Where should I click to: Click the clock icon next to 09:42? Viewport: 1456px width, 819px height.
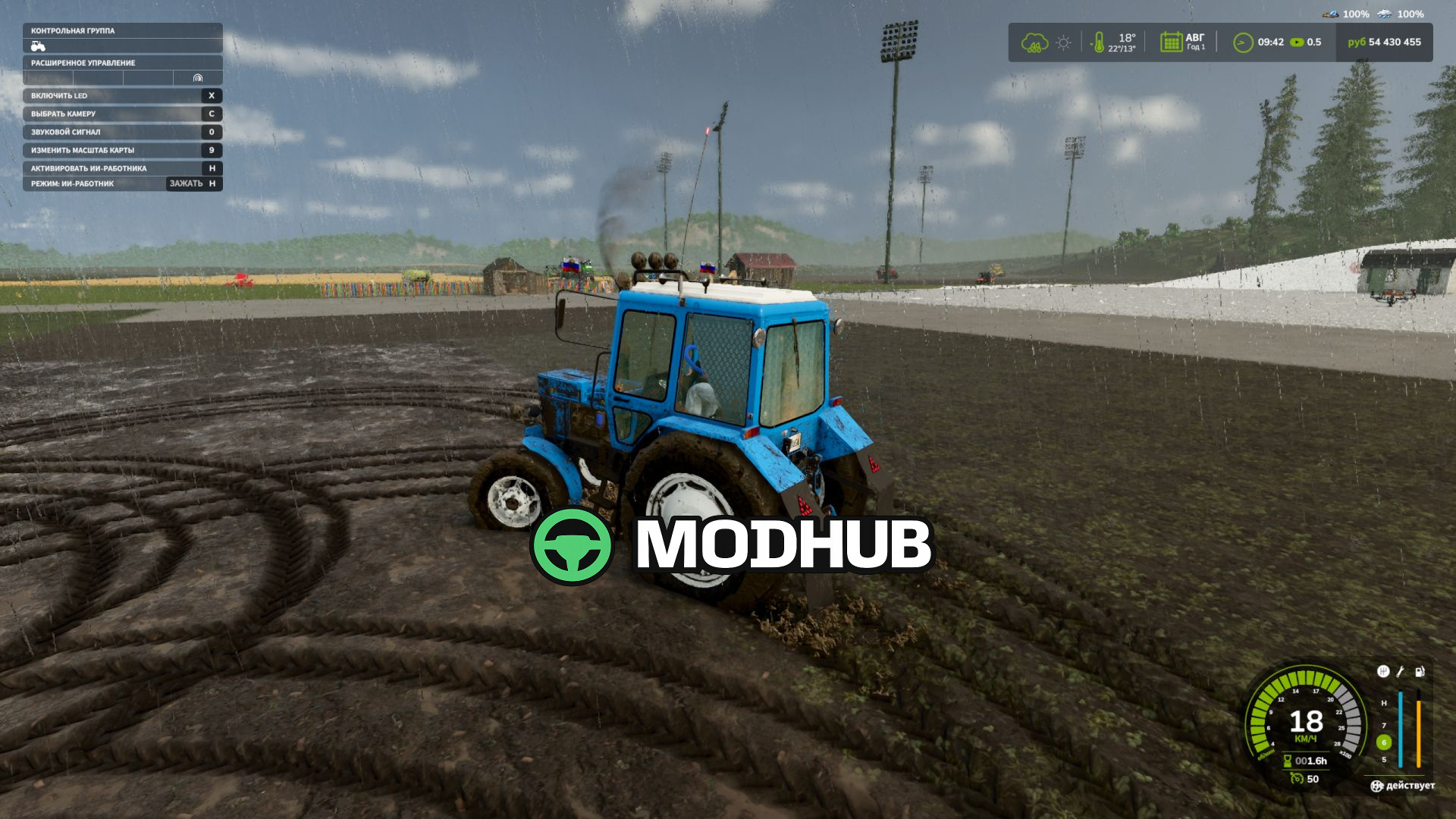[1242, 42]
